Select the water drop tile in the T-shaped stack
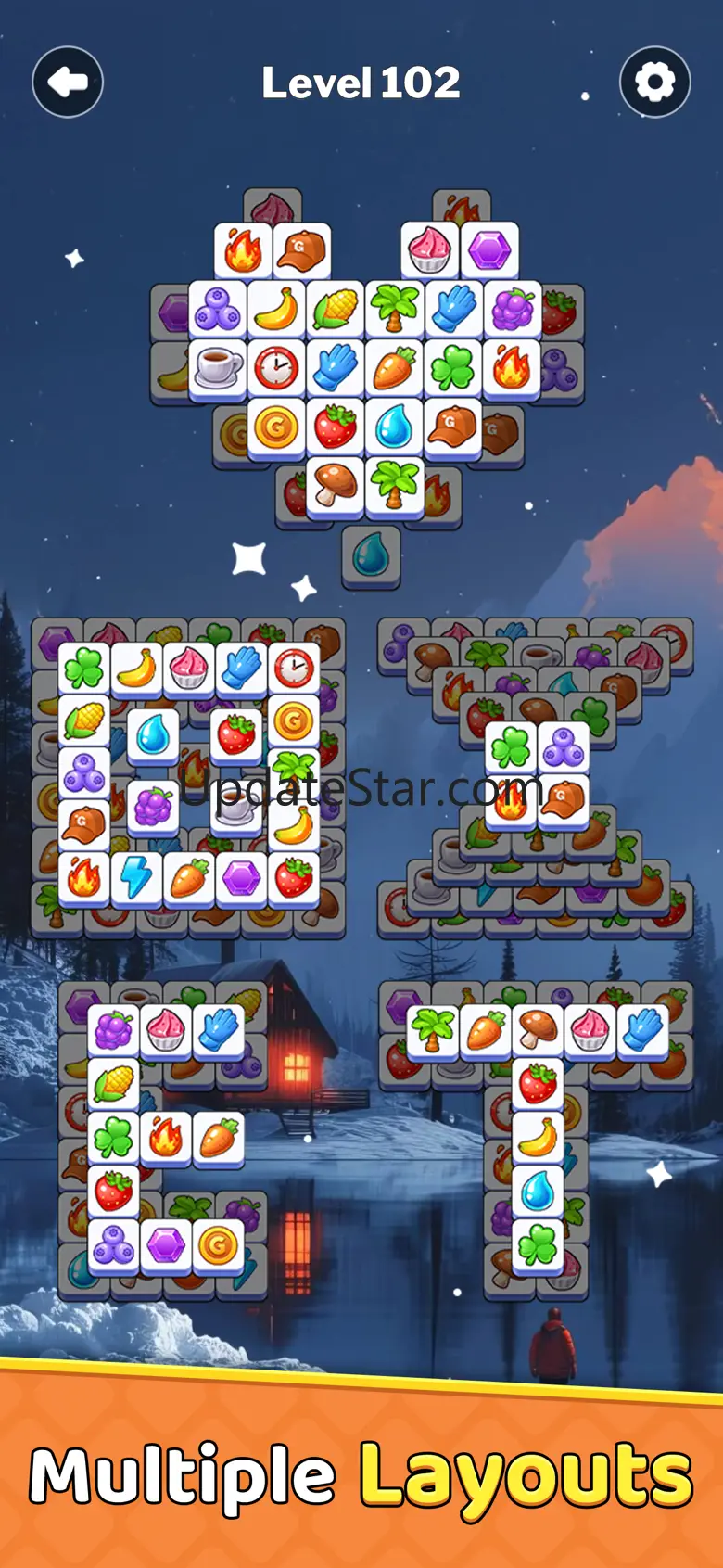723x1568 pixels. point(538,1191)
